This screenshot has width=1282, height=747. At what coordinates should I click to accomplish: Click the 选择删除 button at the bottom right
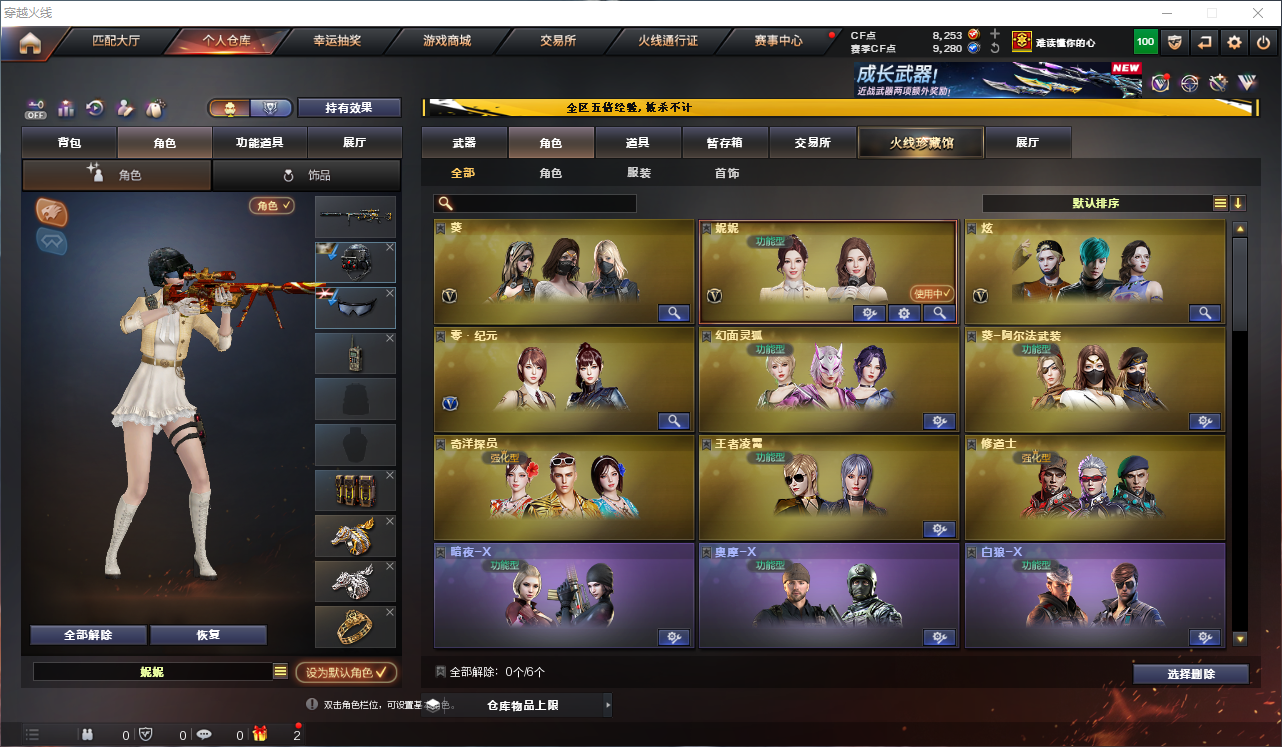(1191, 673)
